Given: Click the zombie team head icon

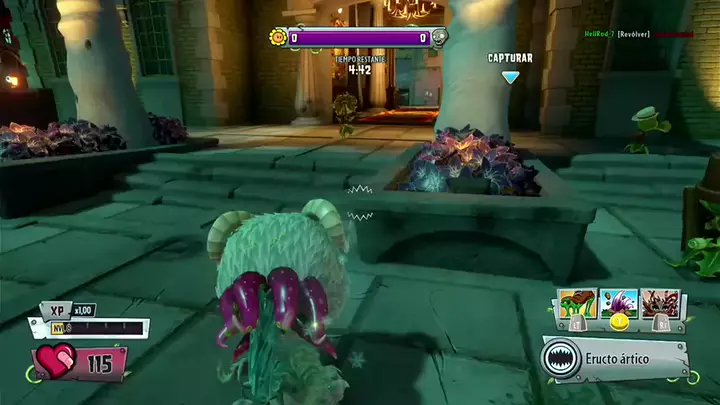Looking at the screenshot, I should click(439, 38).
